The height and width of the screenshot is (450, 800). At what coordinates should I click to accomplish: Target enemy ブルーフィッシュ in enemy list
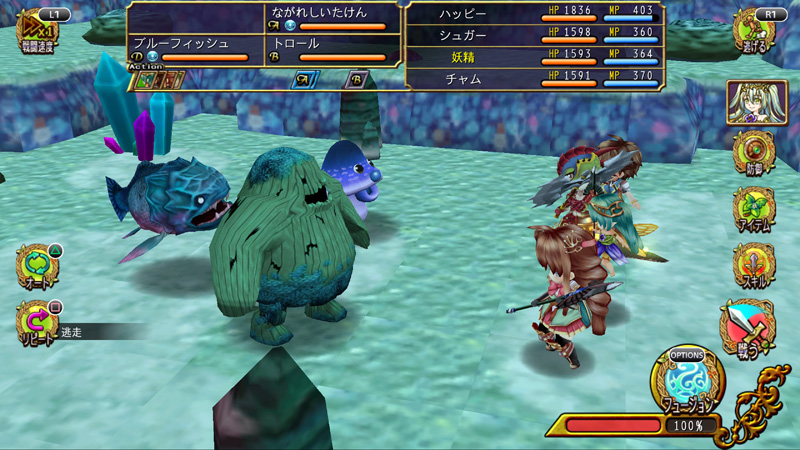pyautogui.click(x=189, y=50)
